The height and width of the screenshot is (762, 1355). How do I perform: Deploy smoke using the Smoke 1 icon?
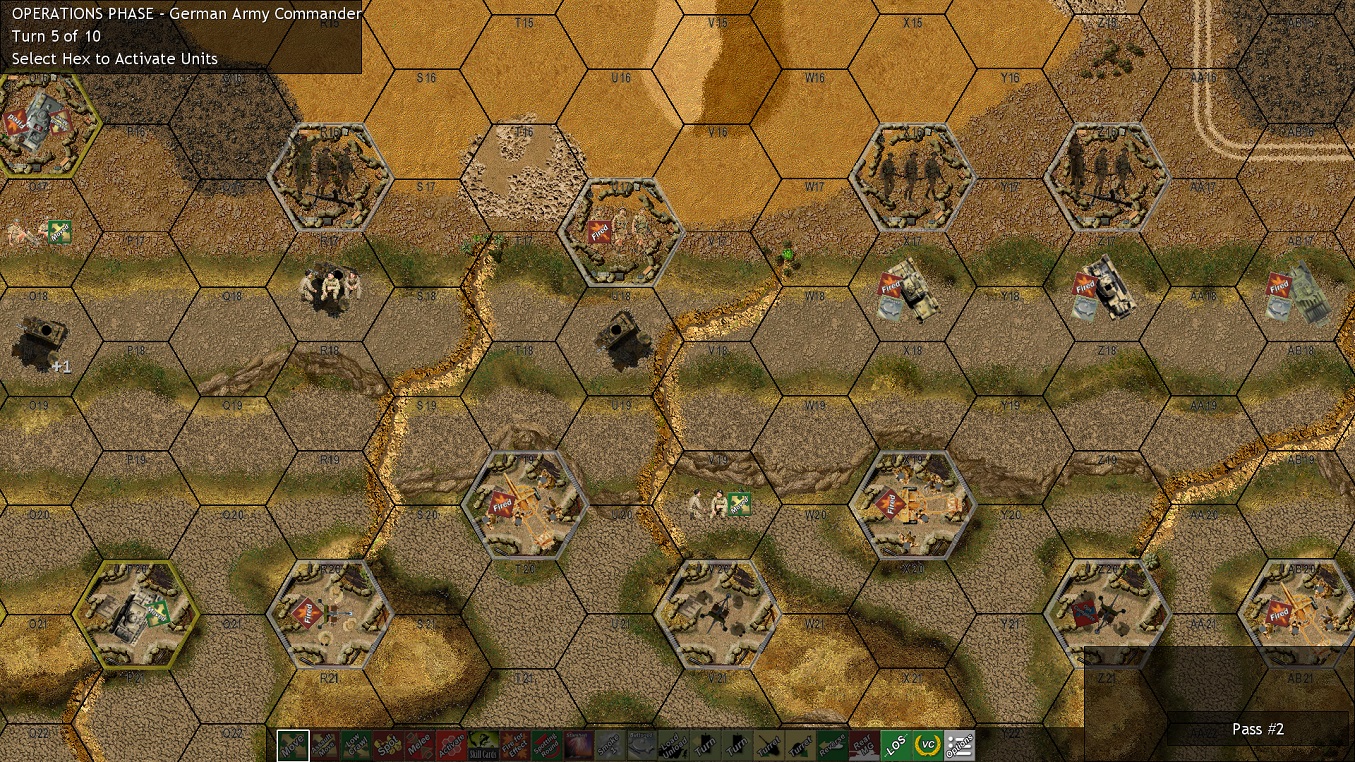pos(608,744)
